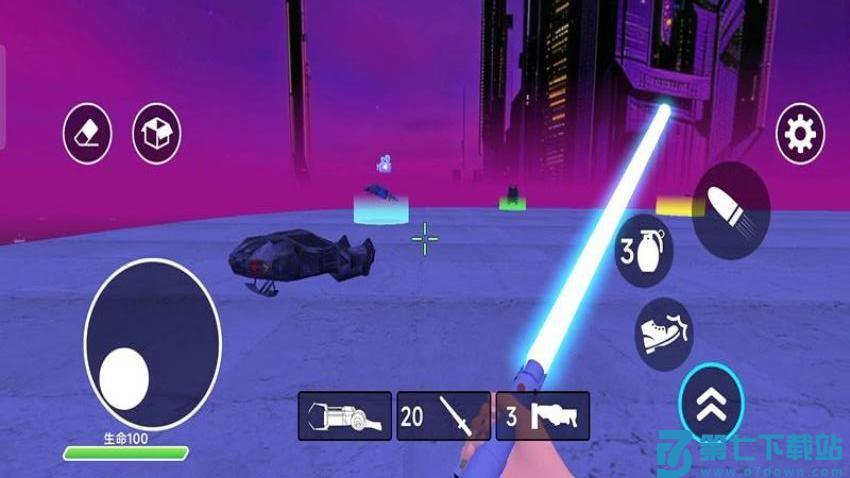The image size is (850, 478).
Task: Jump with the double-arrow button
Action: coord(711,402)
